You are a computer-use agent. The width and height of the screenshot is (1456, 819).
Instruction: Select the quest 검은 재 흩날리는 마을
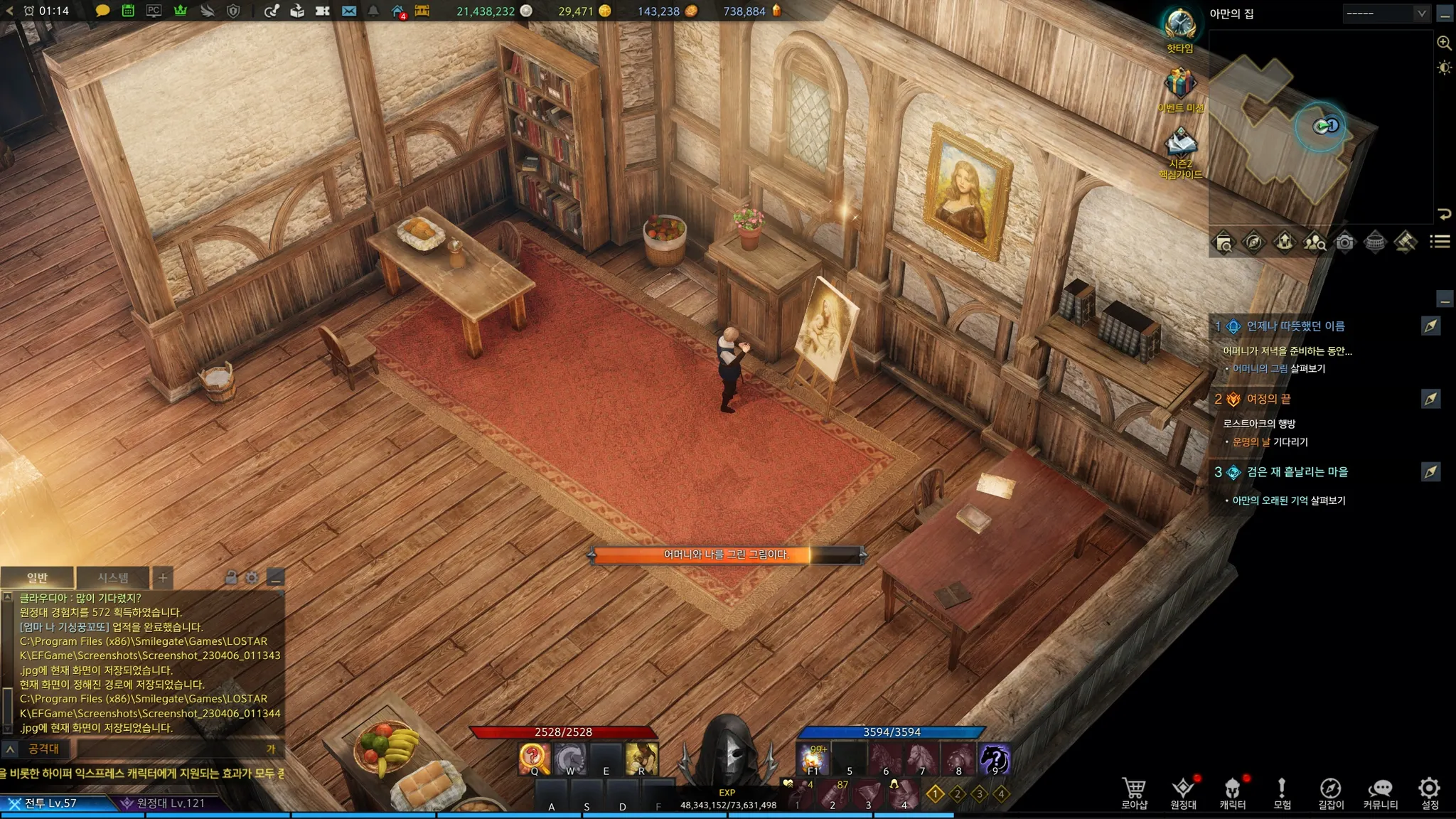pyautogui.click(x=1297, y=472)
